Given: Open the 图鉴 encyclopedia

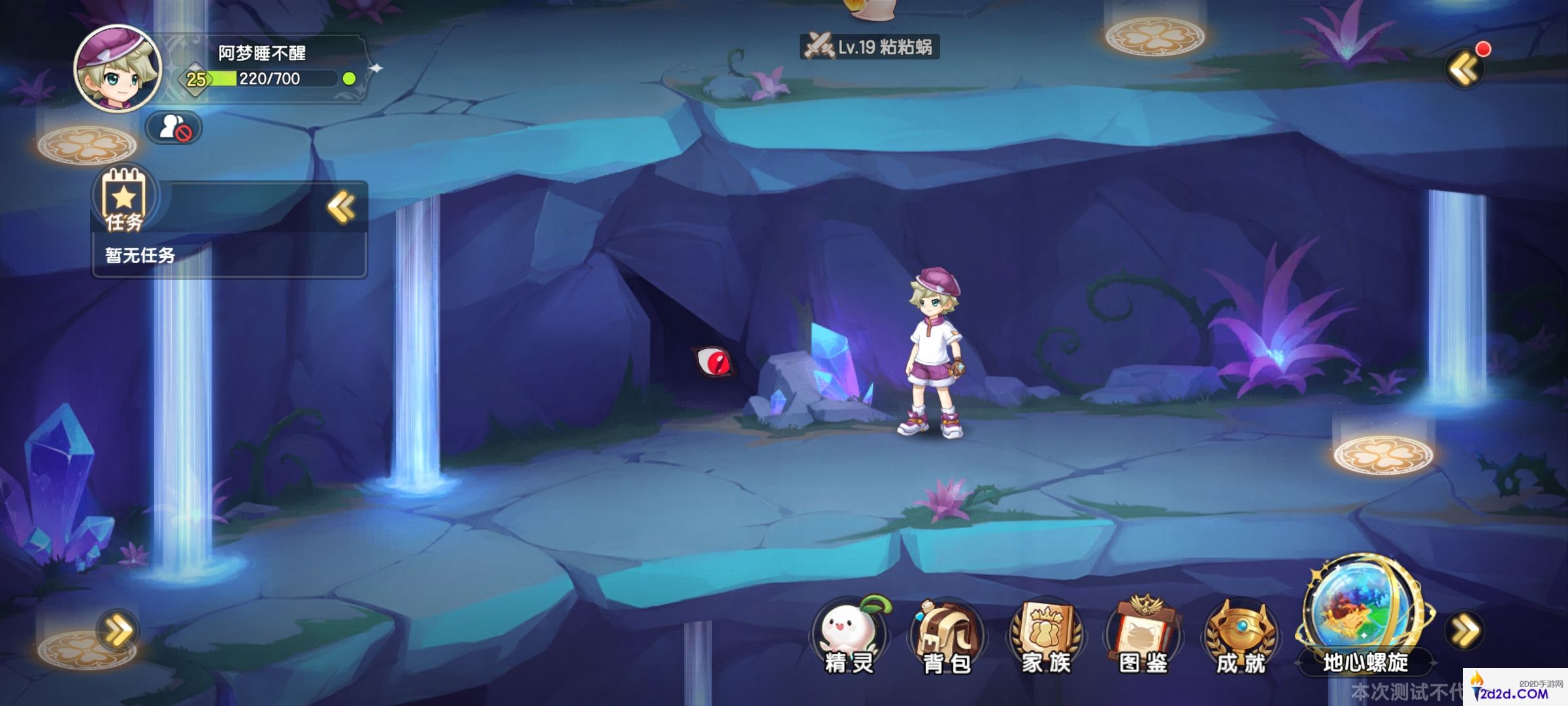Looking at the screenshot, I should [1143, 635].
